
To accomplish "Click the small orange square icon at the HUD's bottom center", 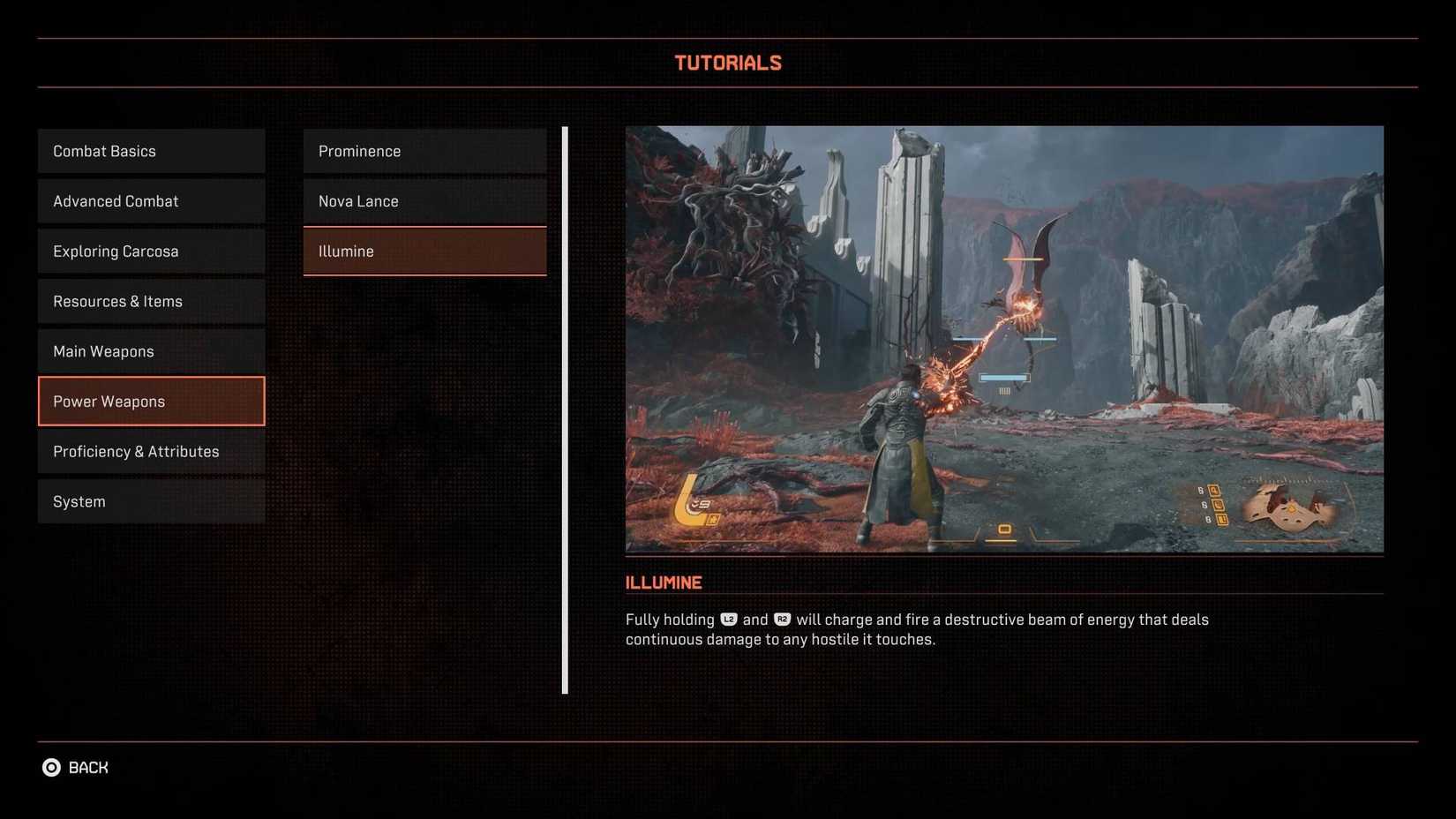I will (1004, 528).
